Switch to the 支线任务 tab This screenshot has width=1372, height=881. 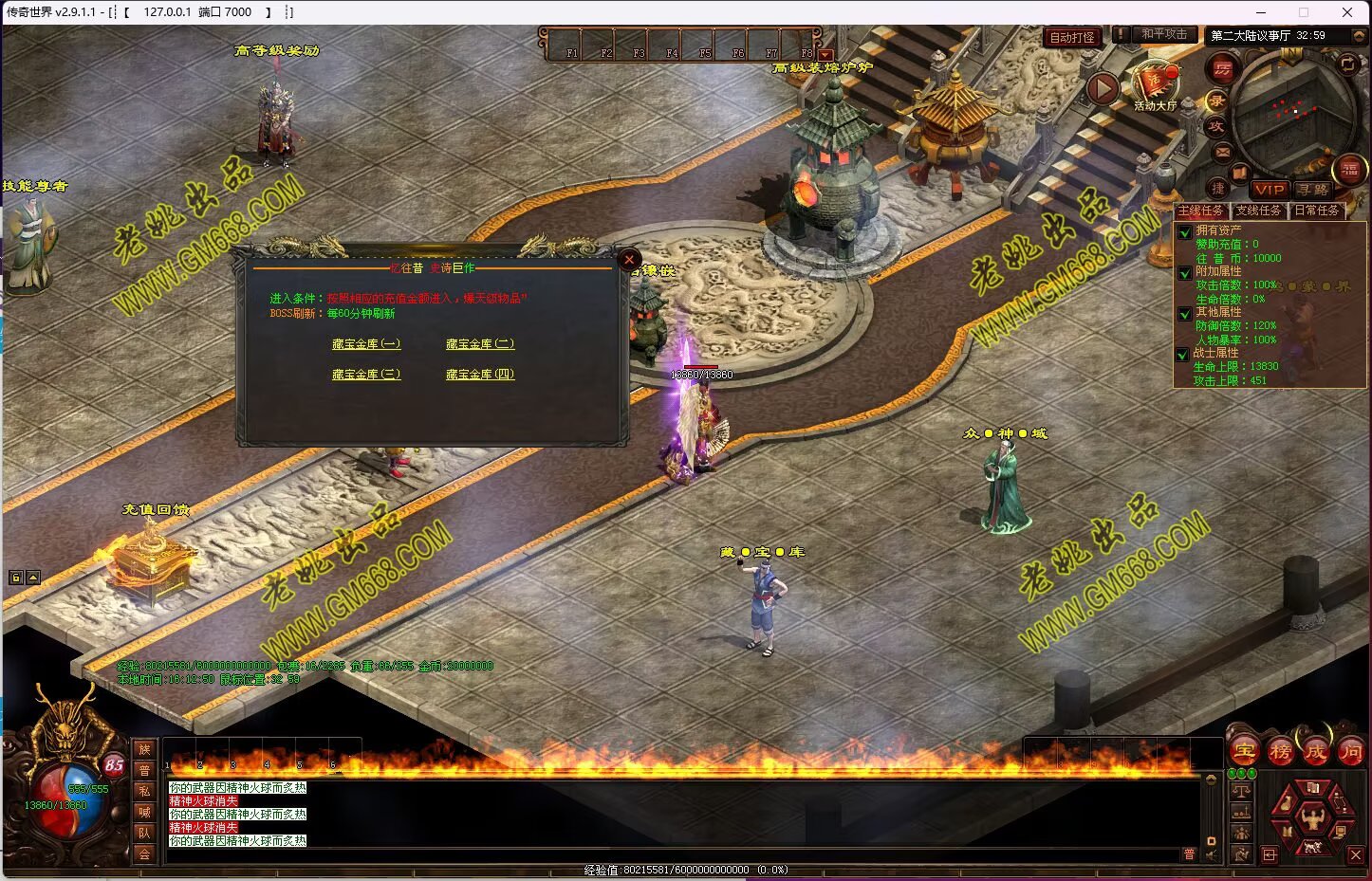[x=1258, y=211]
